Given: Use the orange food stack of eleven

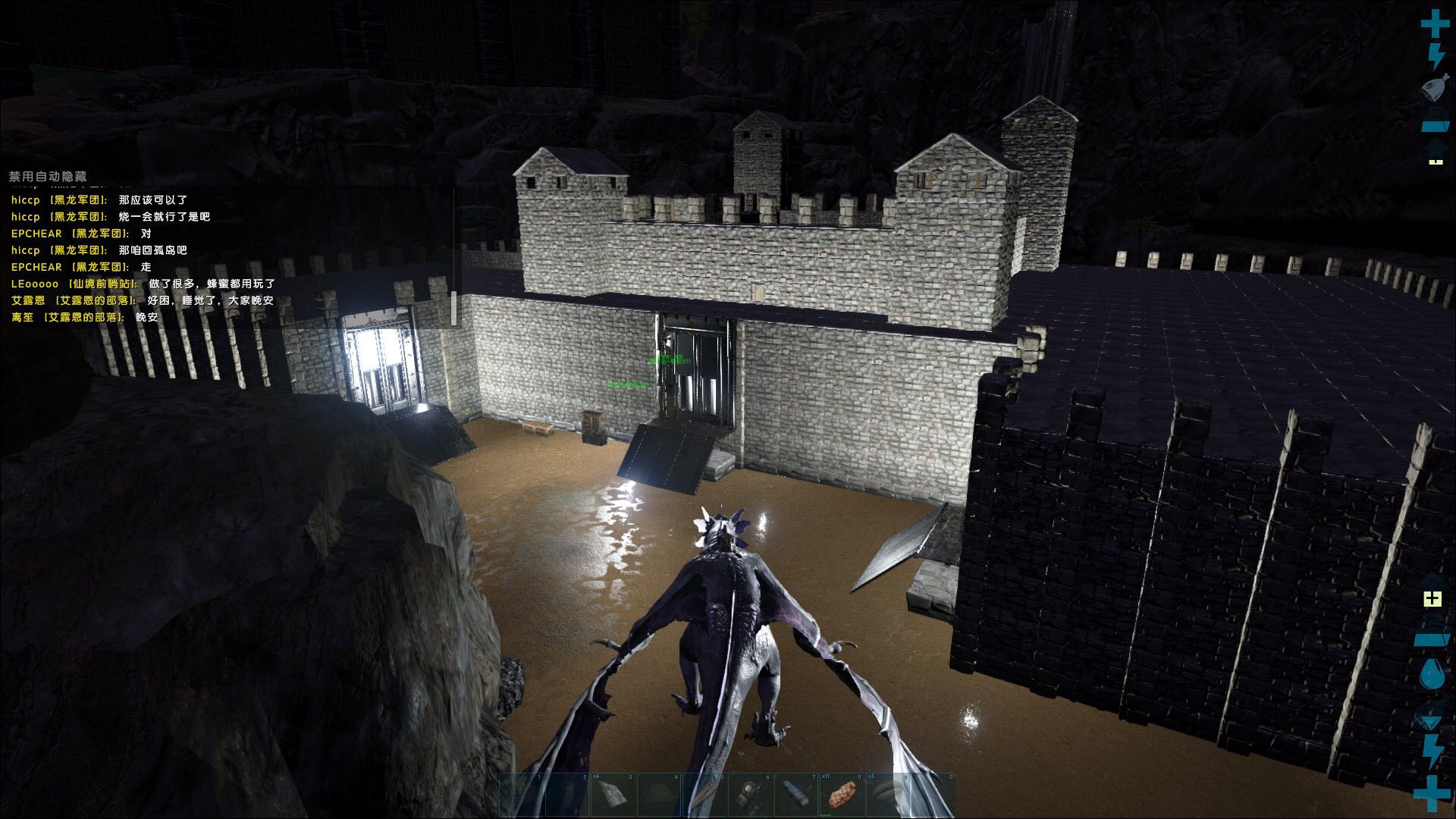Looking at the screenshot, I should (841, 795).
